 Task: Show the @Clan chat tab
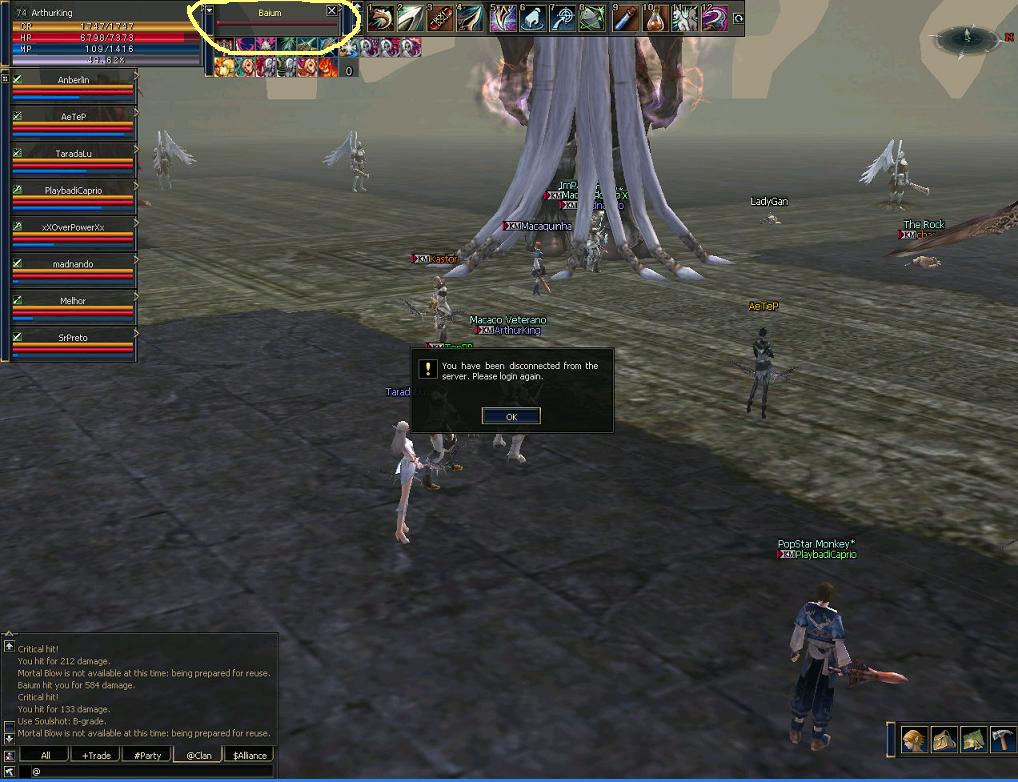tap(198, 755)
